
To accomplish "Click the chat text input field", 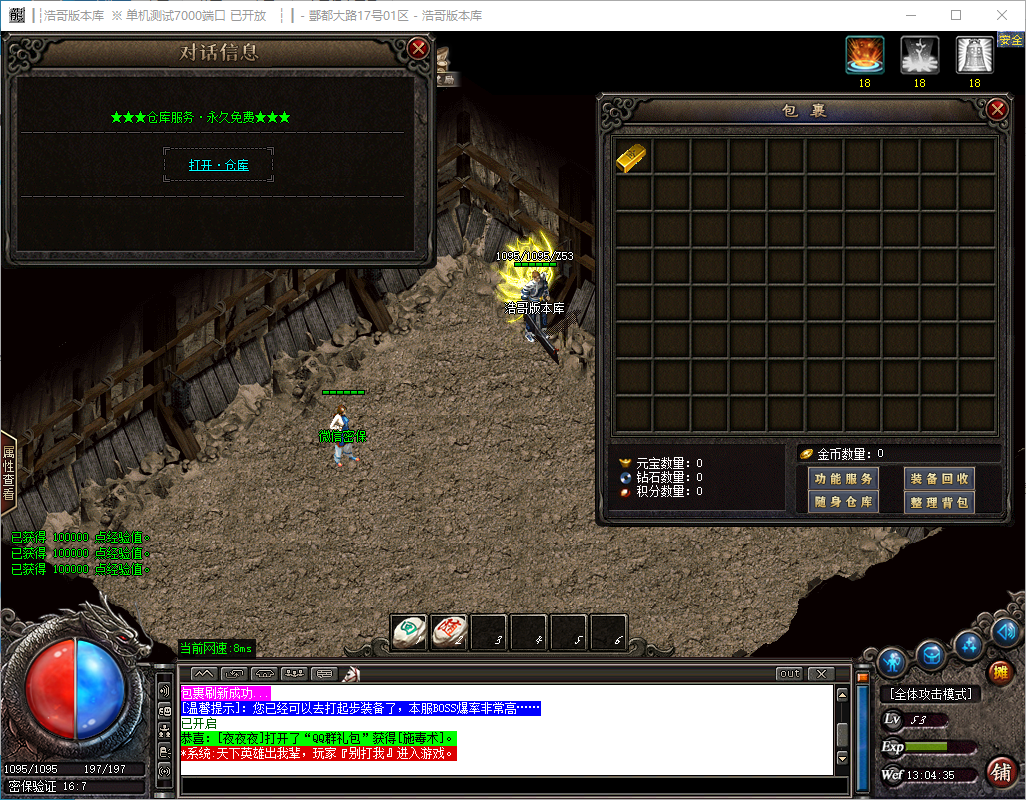I will tap(505, 787).
